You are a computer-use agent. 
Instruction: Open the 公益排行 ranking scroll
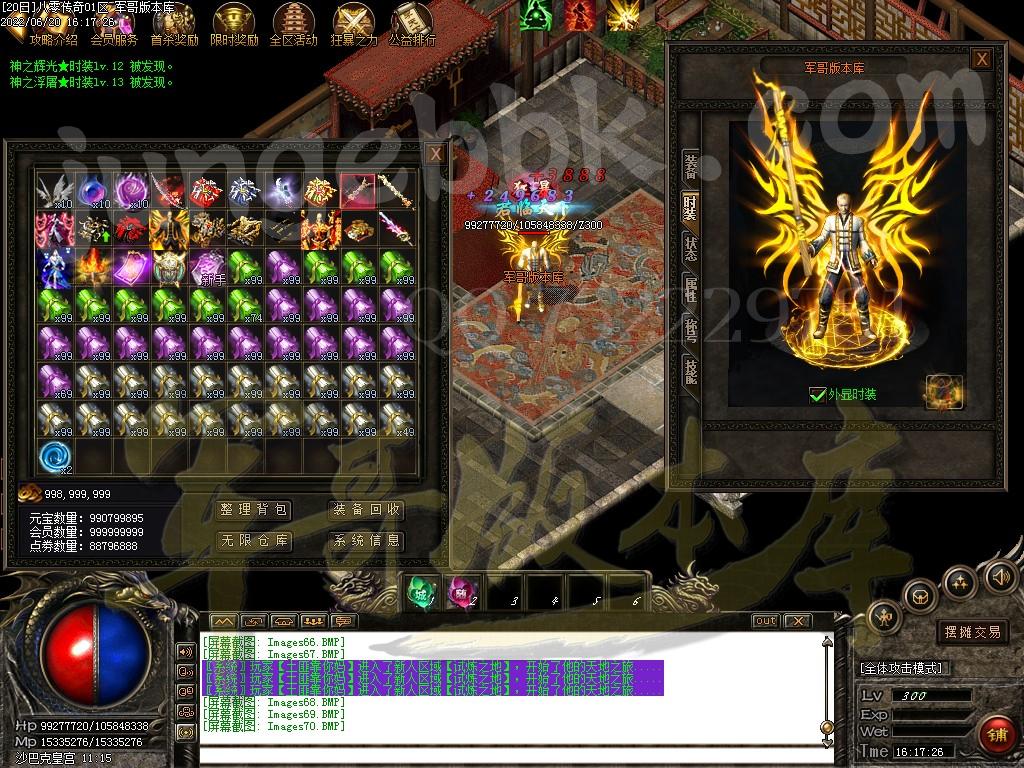click(x=411, y=24)
